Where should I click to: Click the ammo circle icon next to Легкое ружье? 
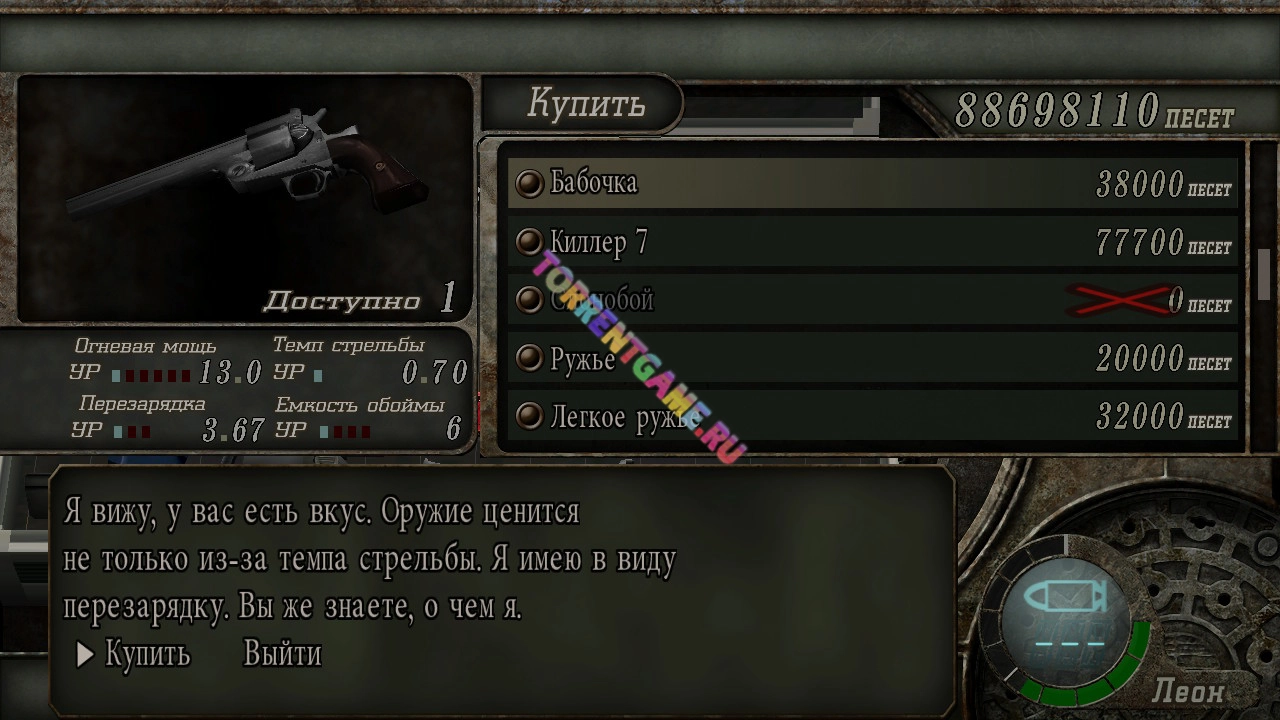(529, 416)
